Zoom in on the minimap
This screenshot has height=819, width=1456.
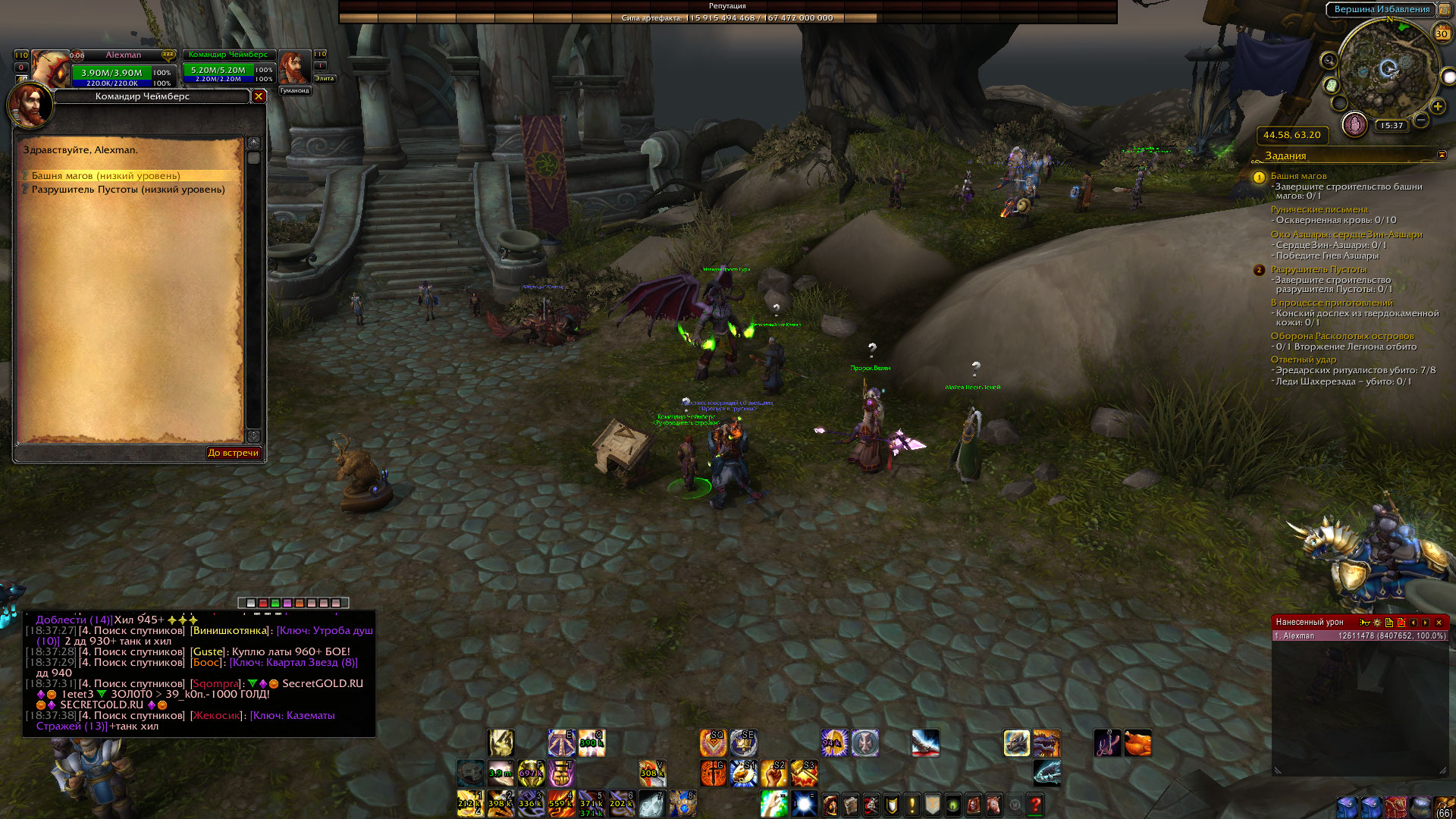(1437, 107)
